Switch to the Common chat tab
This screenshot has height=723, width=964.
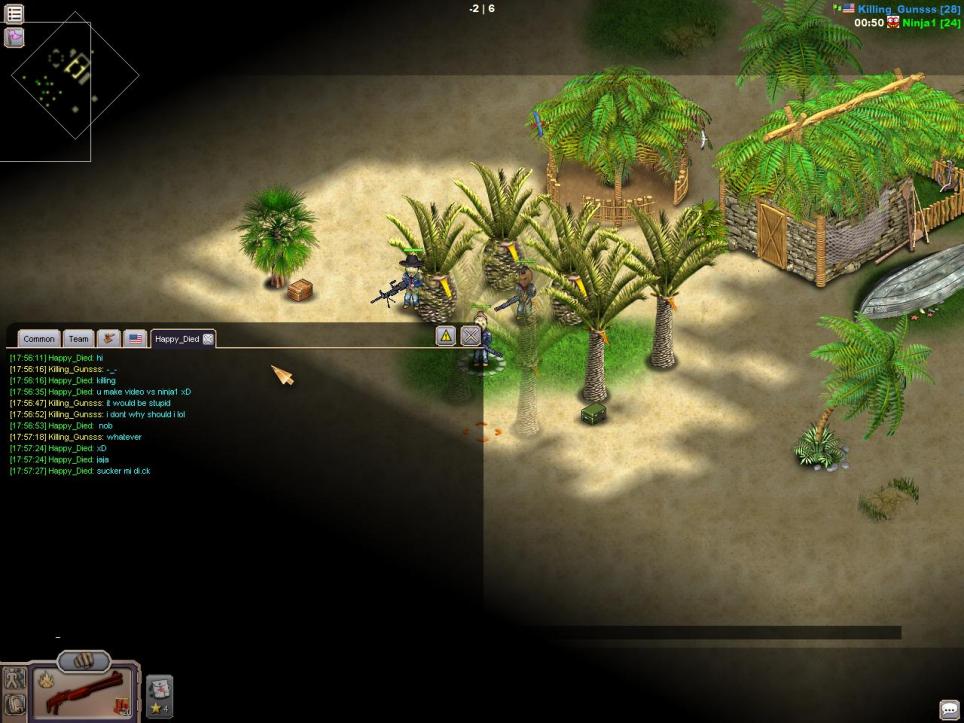[39, 339]
